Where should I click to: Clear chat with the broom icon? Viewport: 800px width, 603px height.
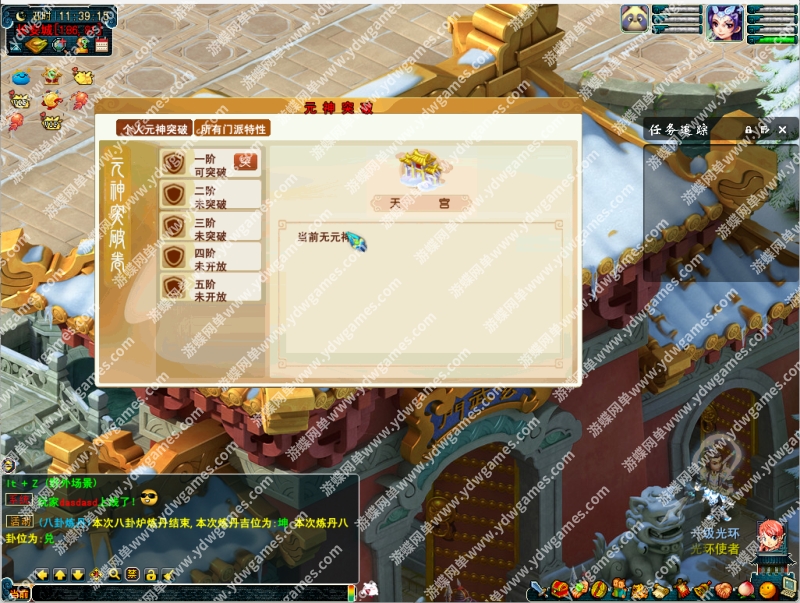(168, 574)
